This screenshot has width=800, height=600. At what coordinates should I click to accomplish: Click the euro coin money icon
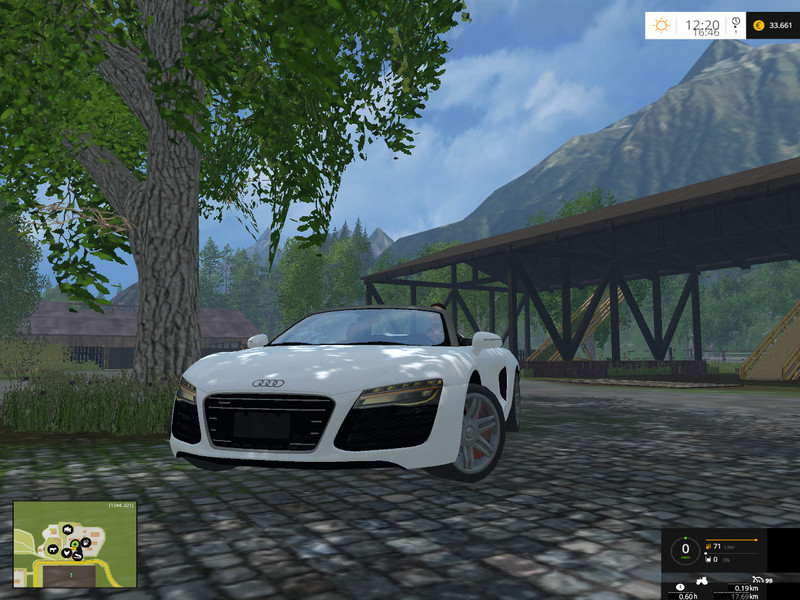[x=759, y=25]
